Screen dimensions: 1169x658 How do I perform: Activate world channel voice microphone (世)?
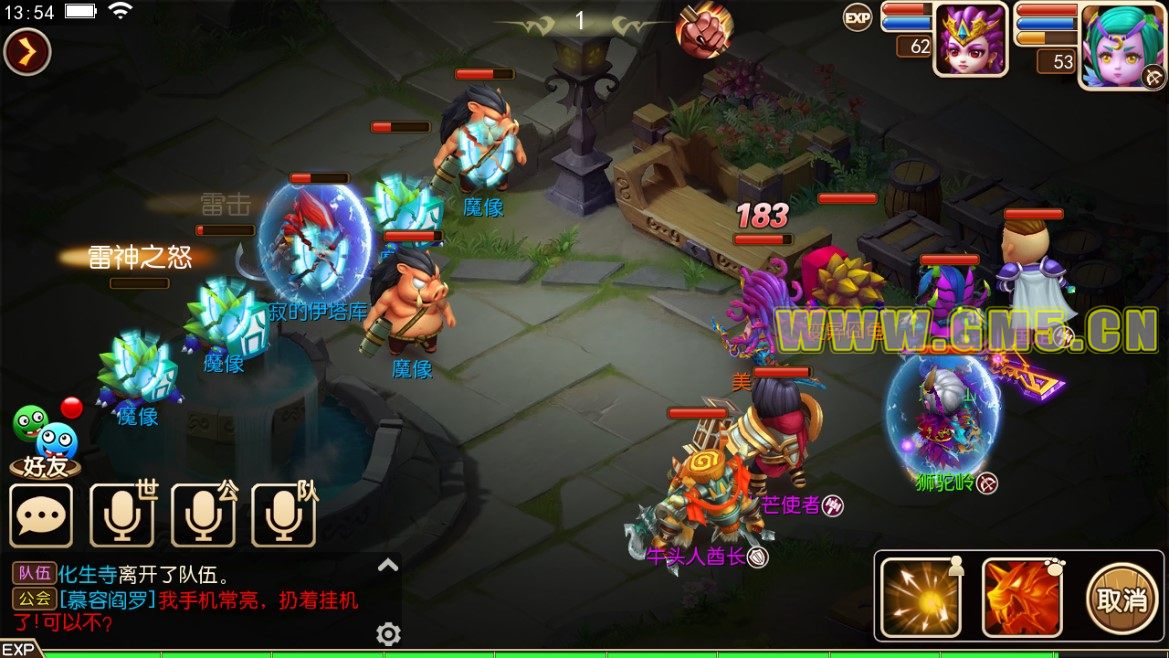coord(122,516)
